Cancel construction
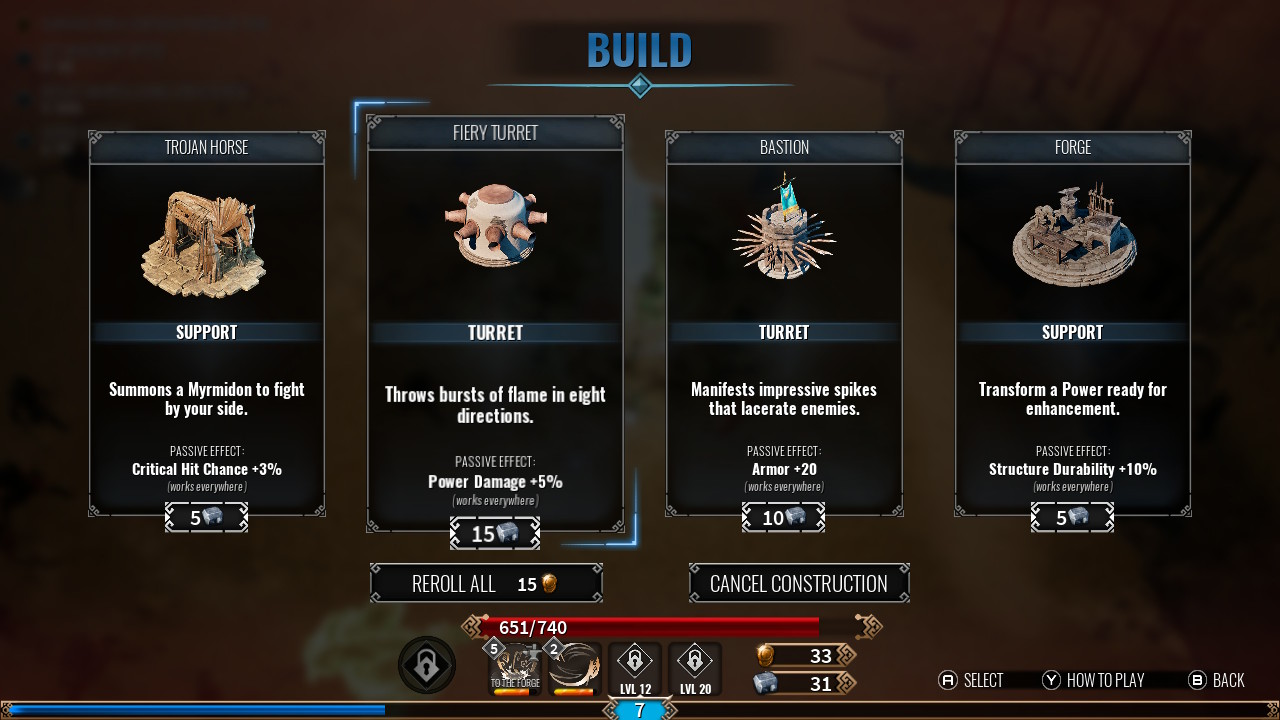This screenshot has width=1280, height=720. [799, 583]
